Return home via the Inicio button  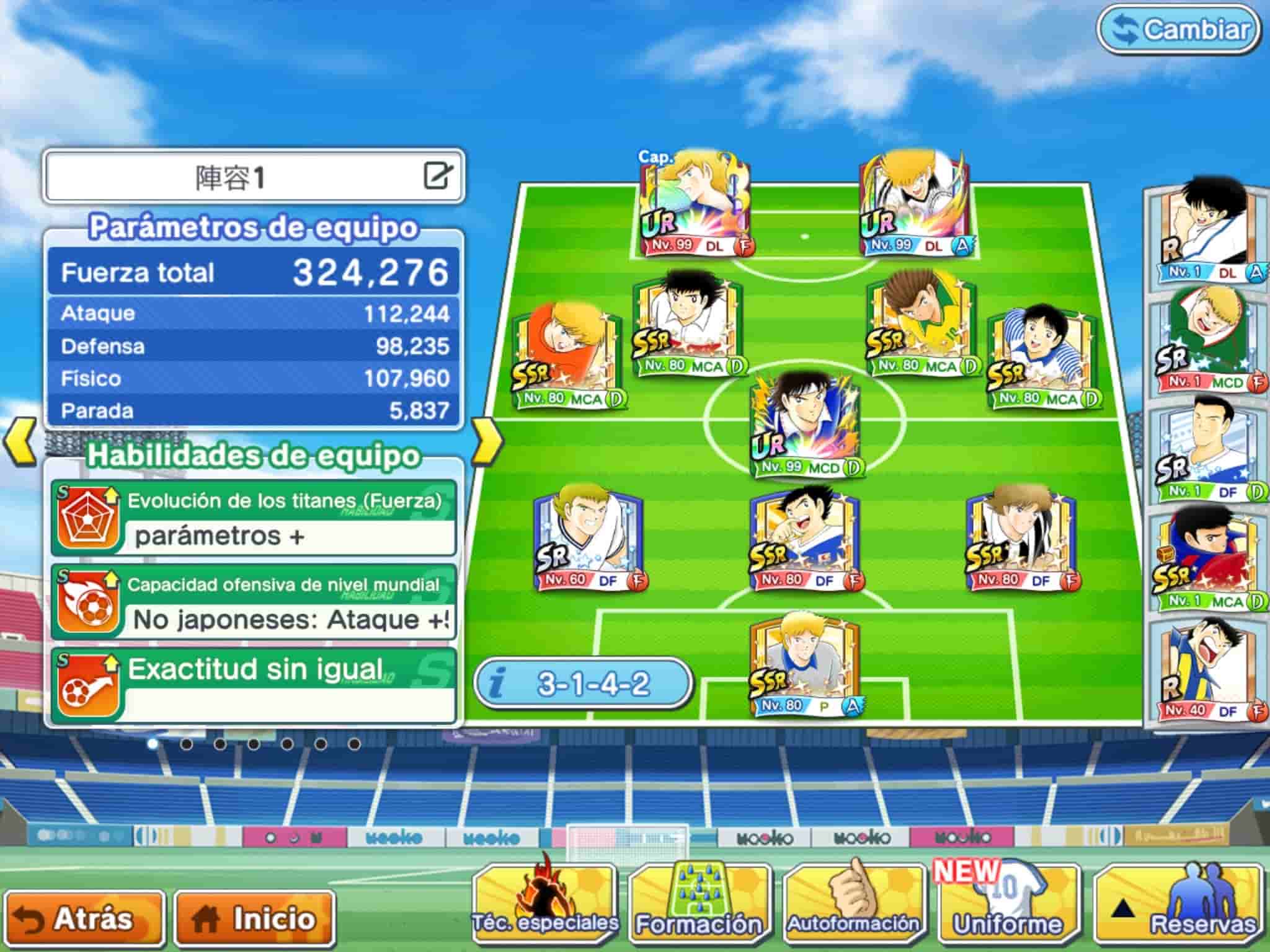point(255,919)
